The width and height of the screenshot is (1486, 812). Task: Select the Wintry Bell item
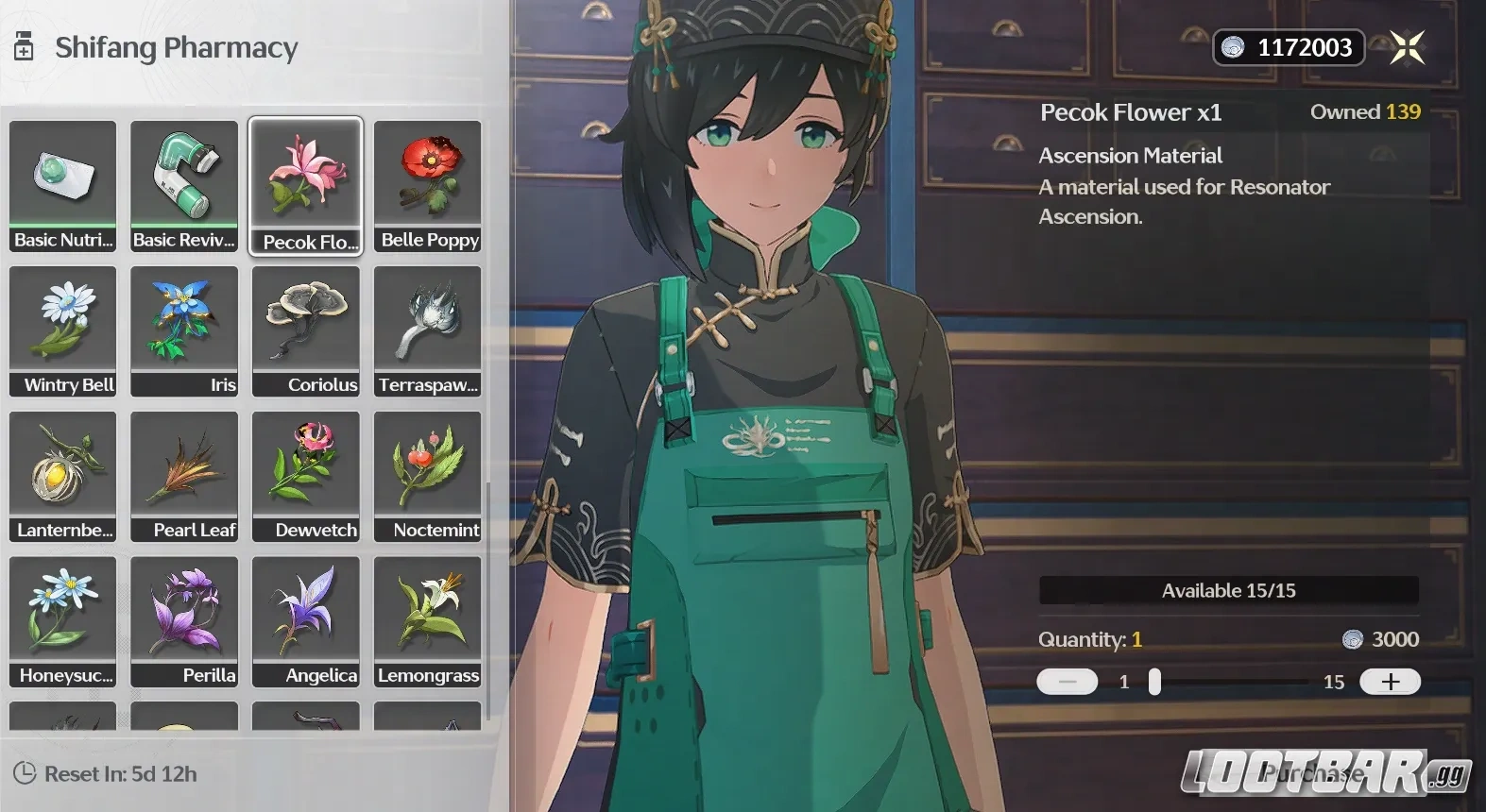(63, 330)
